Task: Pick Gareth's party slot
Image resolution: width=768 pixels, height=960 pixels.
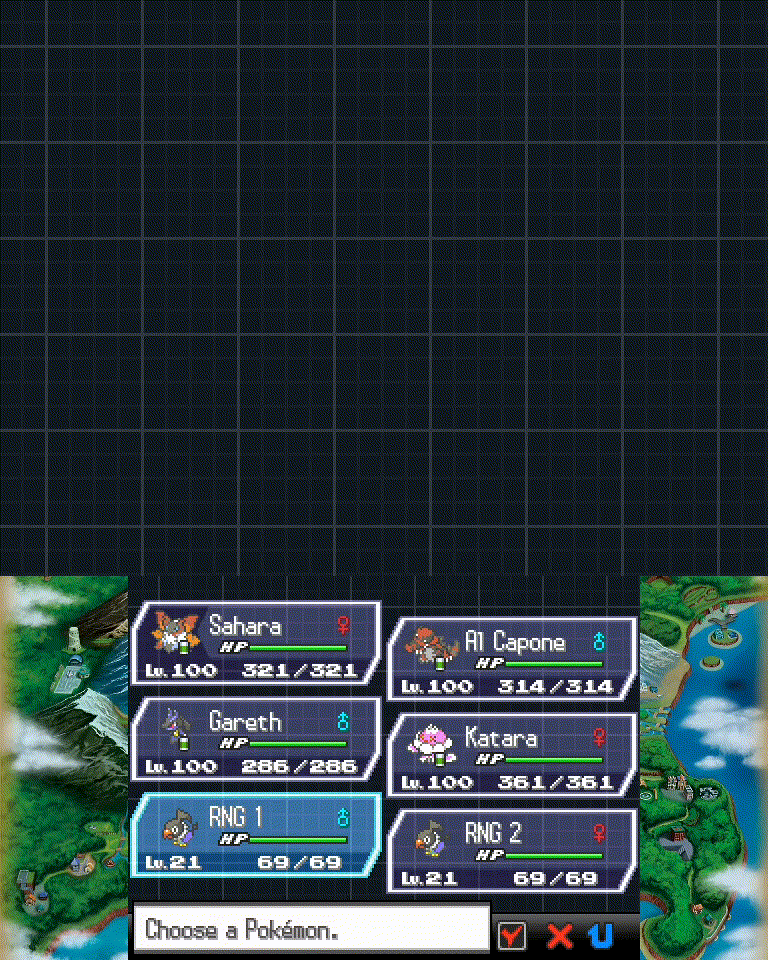Action: point(255,739)
